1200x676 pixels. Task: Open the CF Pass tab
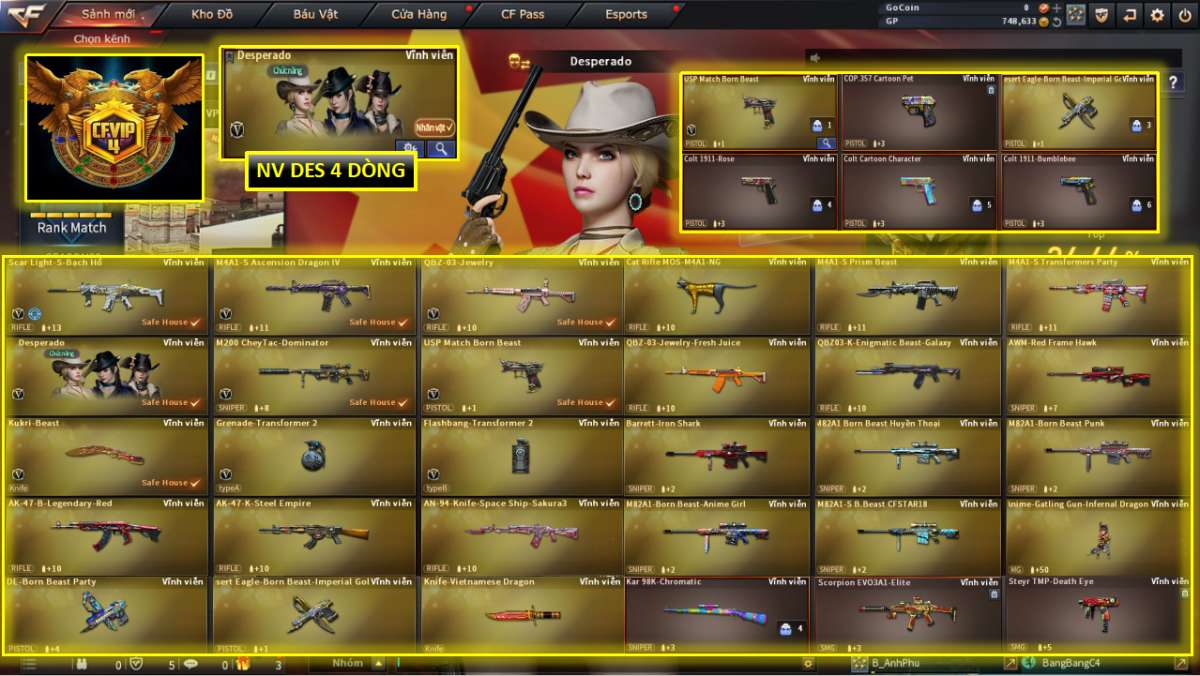(522, 14)
